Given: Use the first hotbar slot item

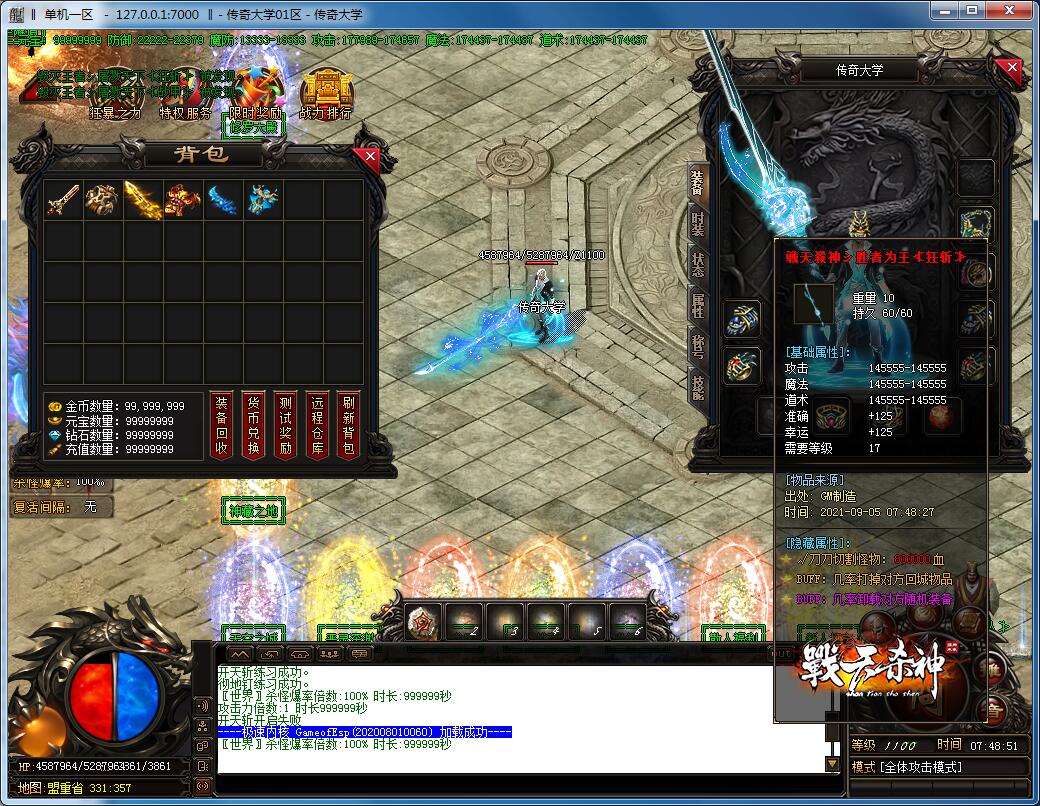Looking at the screenshot, I should (x=422, y=623).
